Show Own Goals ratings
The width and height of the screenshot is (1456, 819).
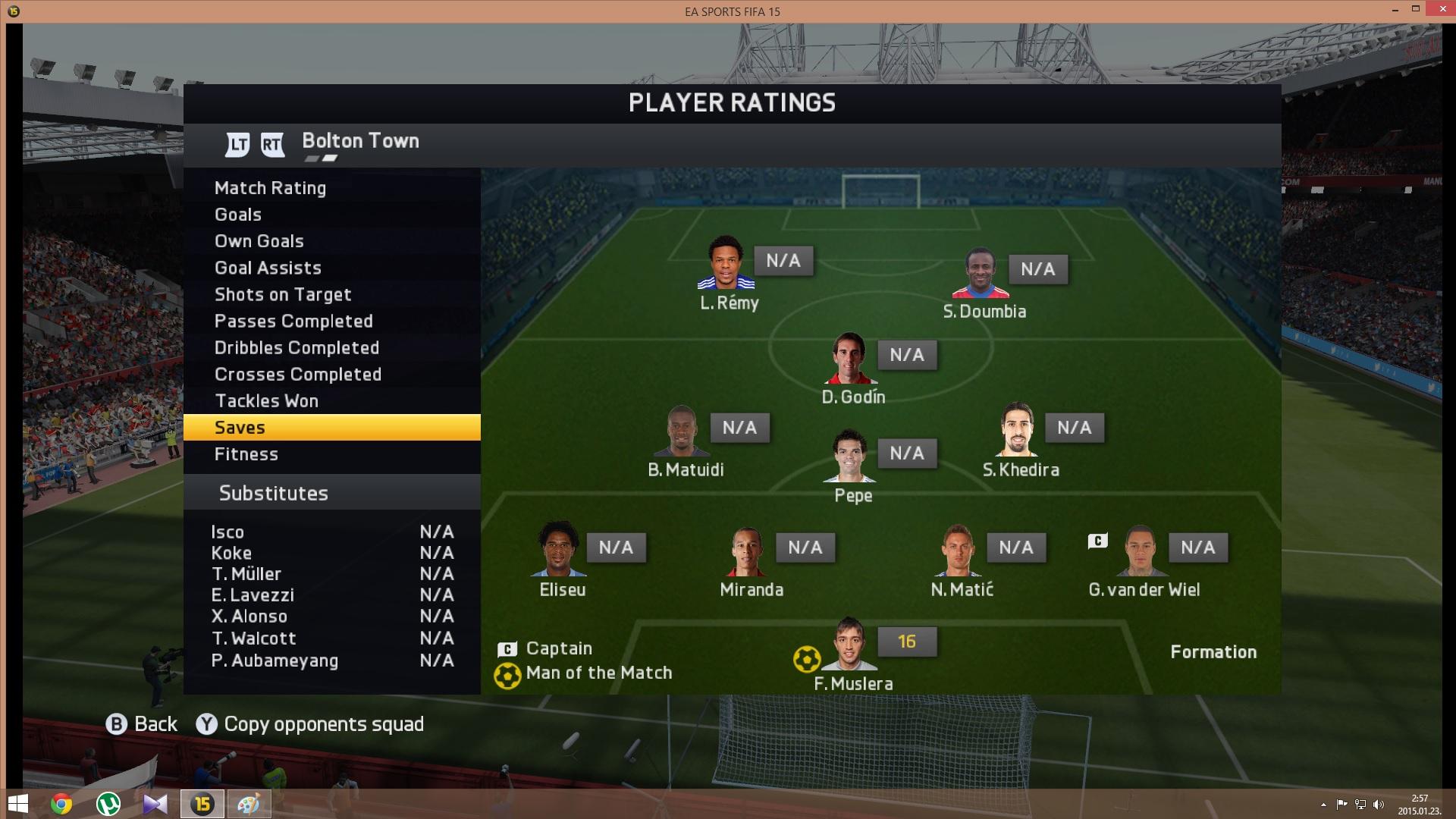click(x=259, y=241)
